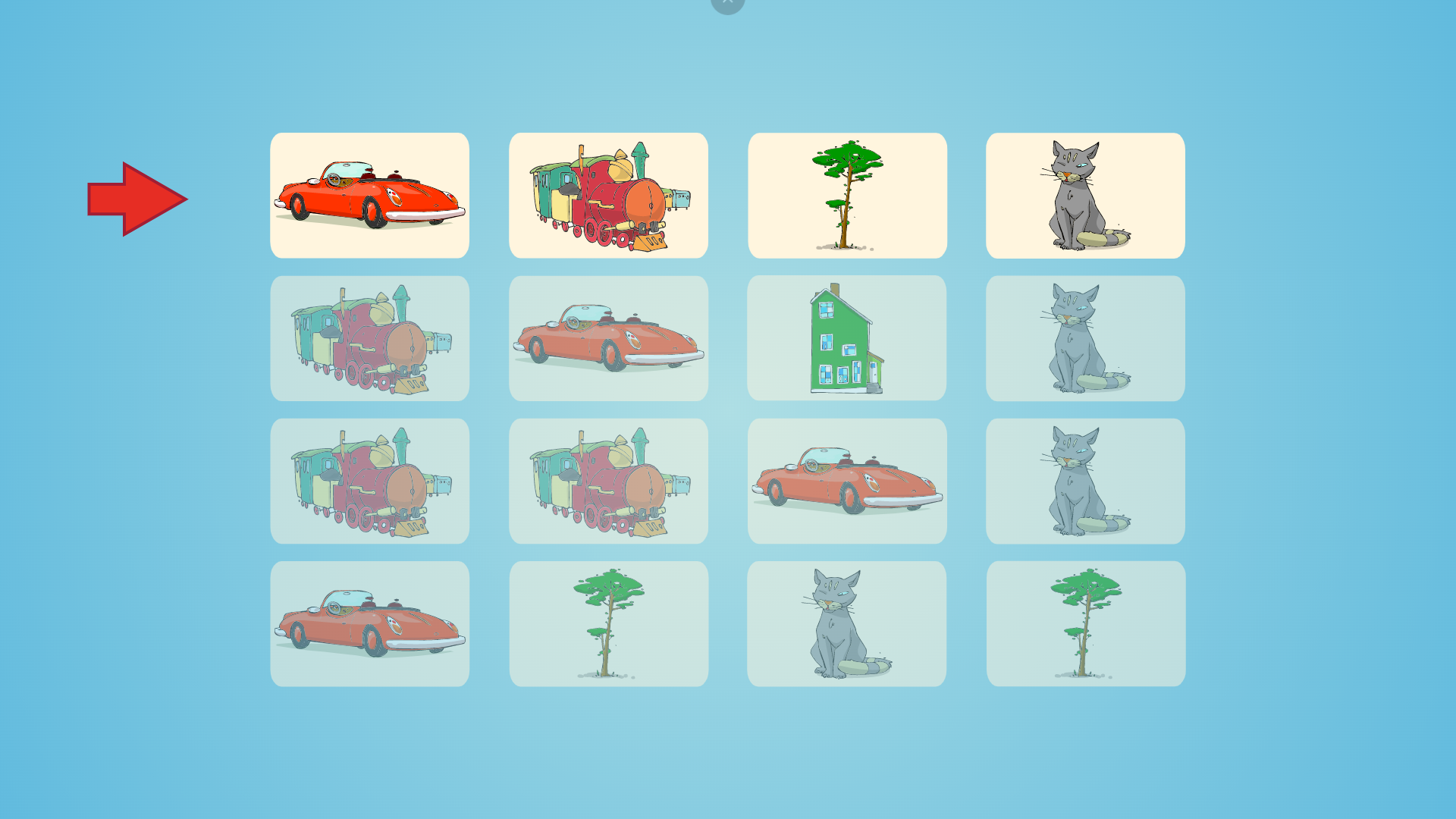Choose the highlighted steam train card
The image size is (1456, 819).
608,196
